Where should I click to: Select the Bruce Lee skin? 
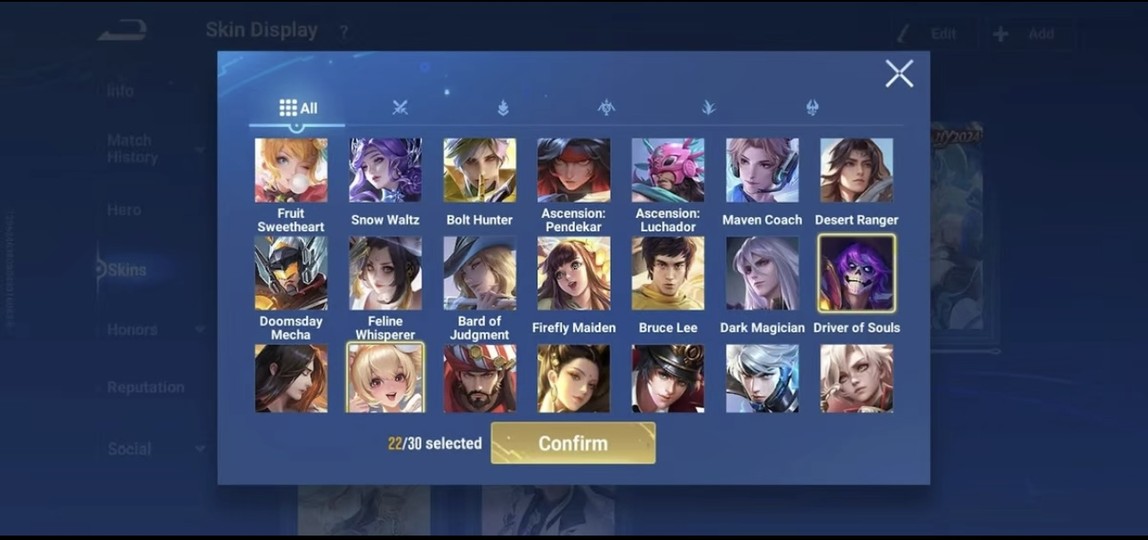pos(668,273)
